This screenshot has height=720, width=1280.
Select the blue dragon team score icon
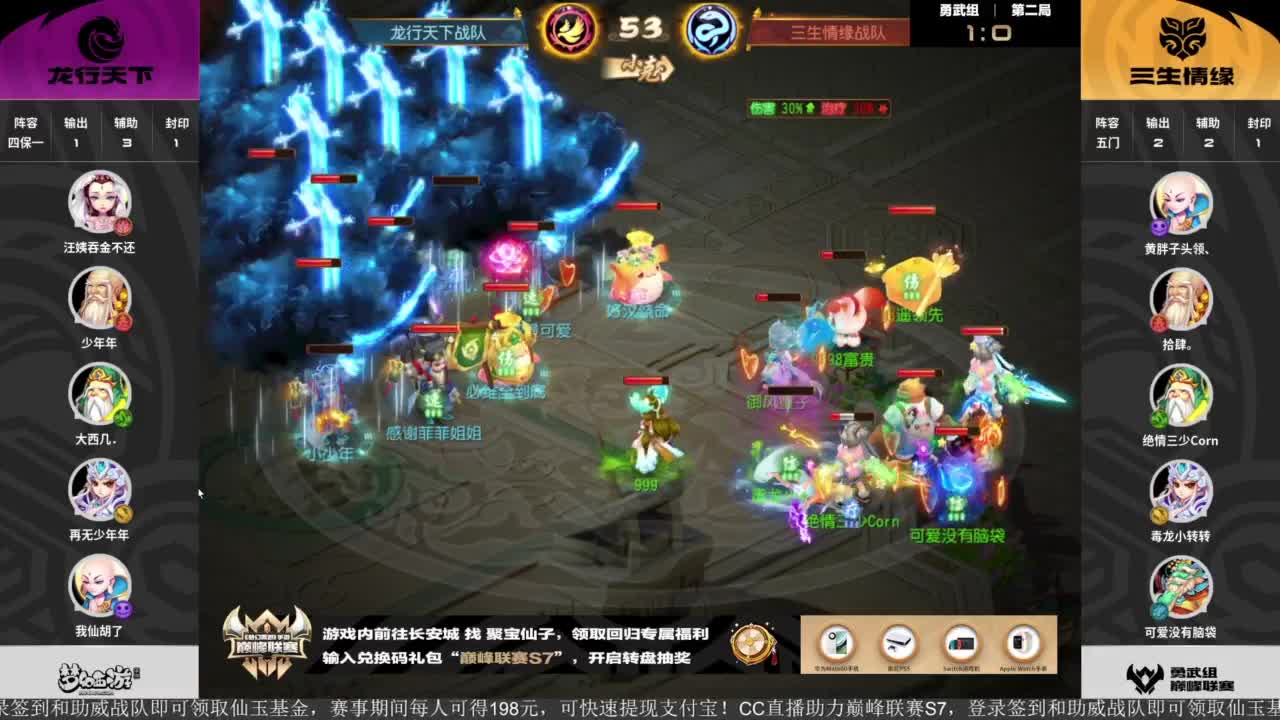click(714, 30)
